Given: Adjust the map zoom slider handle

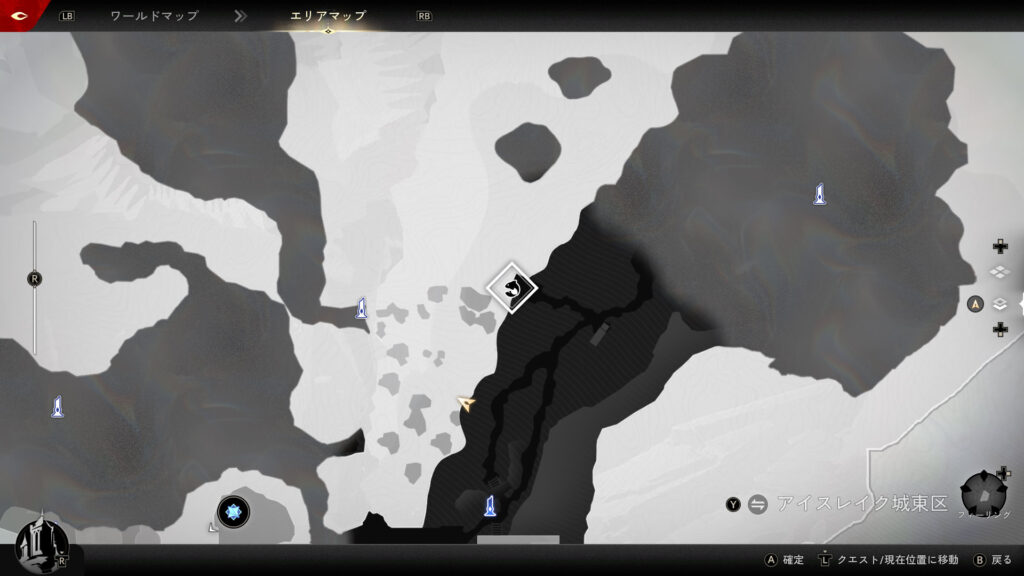Looking at the screenshot, I should (x=35, y=279).
